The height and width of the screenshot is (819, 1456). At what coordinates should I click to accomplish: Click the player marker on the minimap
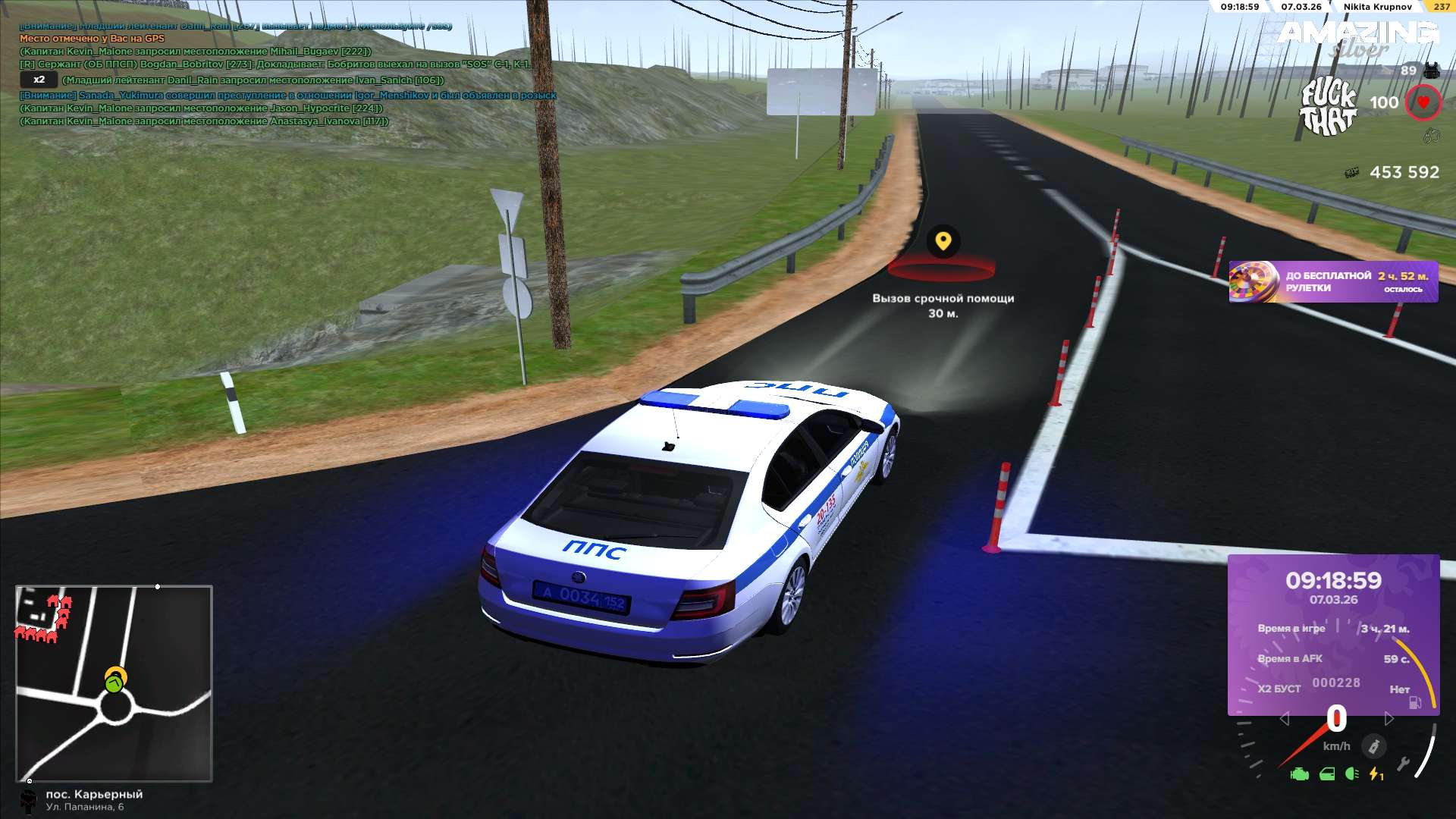114,684
